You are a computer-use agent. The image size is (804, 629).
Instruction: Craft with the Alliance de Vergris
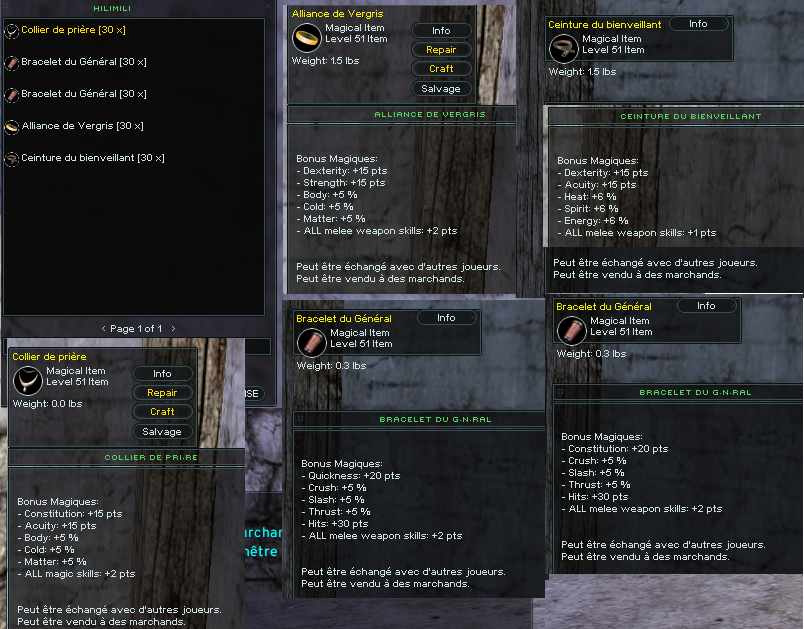(x=441, y=69)
